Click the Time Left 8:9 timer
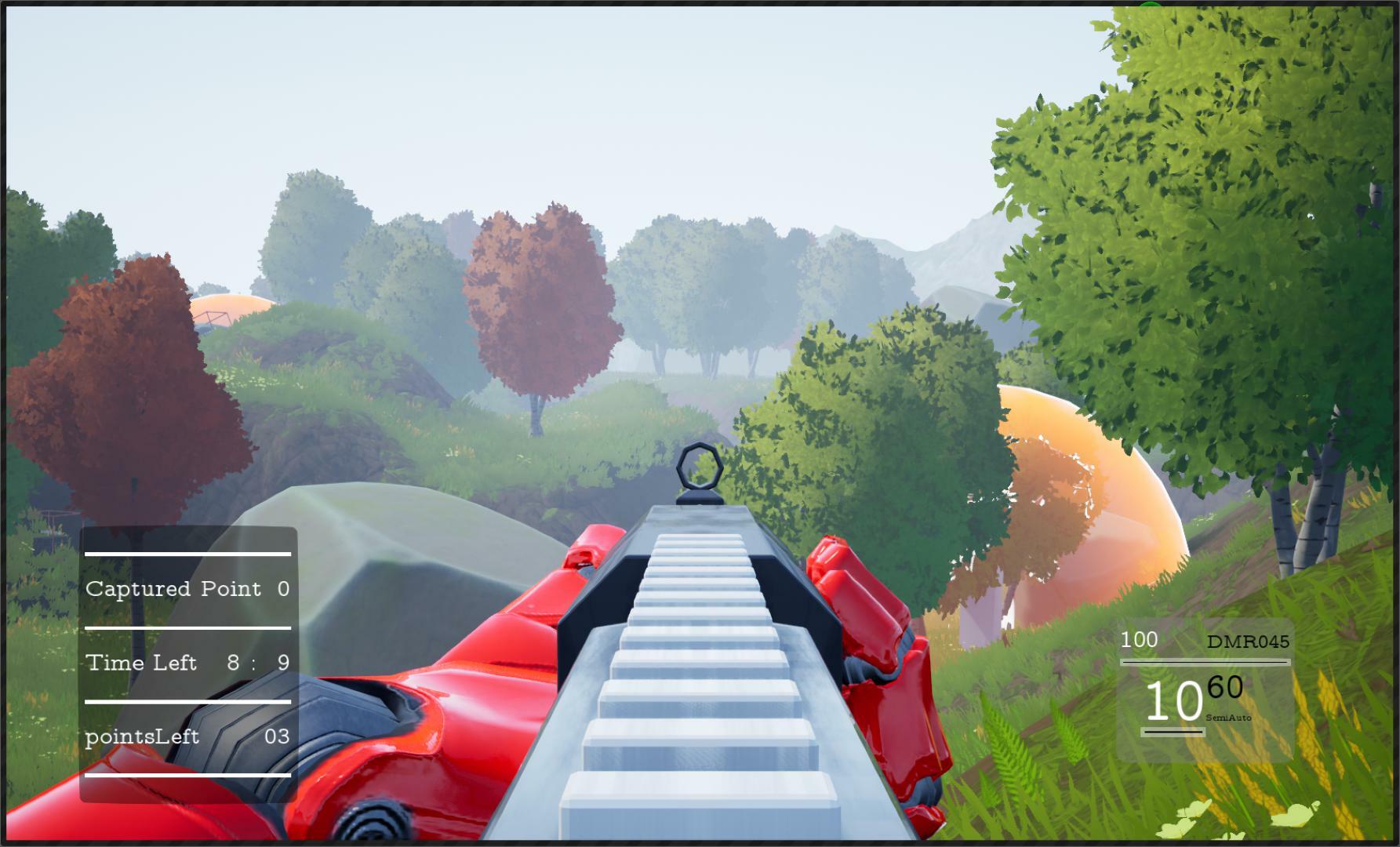Screen dimensions: 1400x847 pos(187,663)
